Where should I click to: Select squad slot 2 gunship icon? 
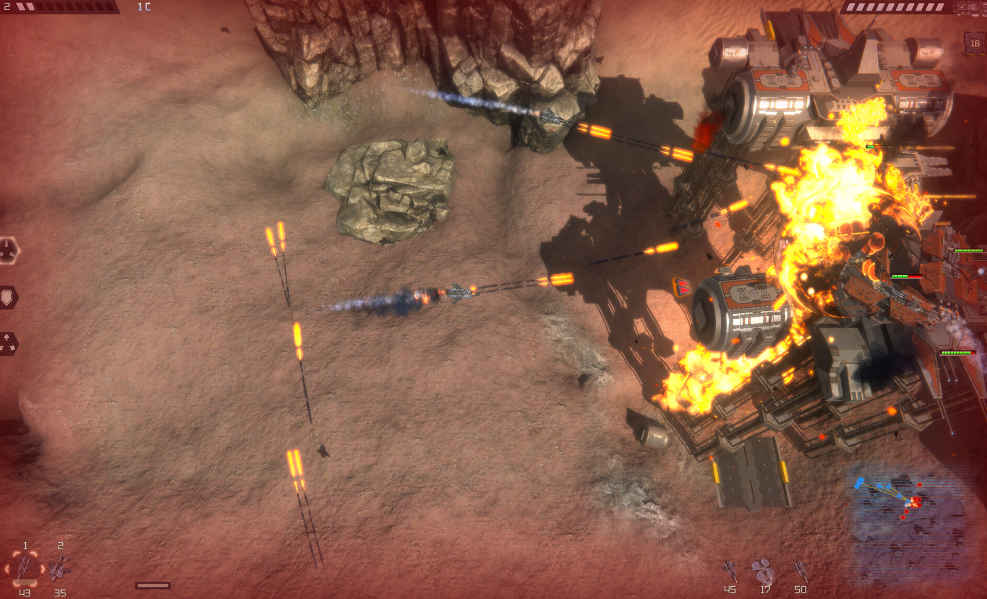(60, 569)
